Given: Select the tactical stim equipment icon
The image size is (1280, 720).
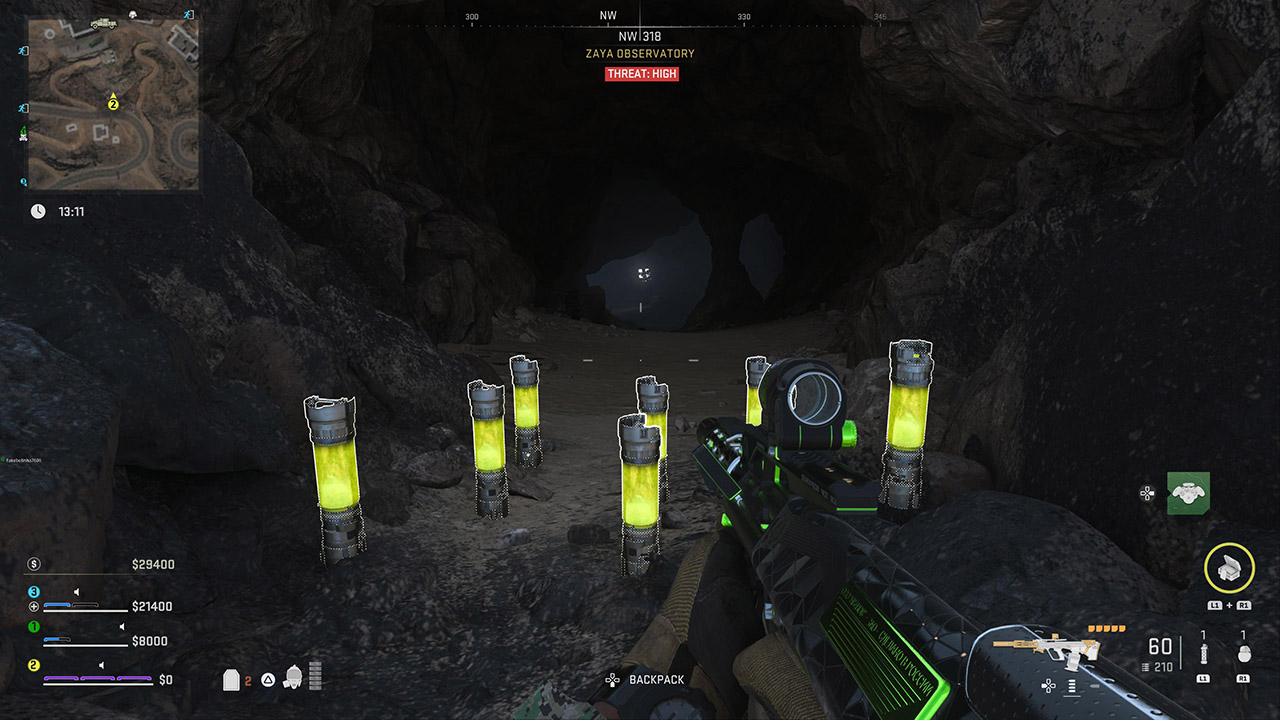Looking at the screenshot, I should click(x=1203, y=654).
